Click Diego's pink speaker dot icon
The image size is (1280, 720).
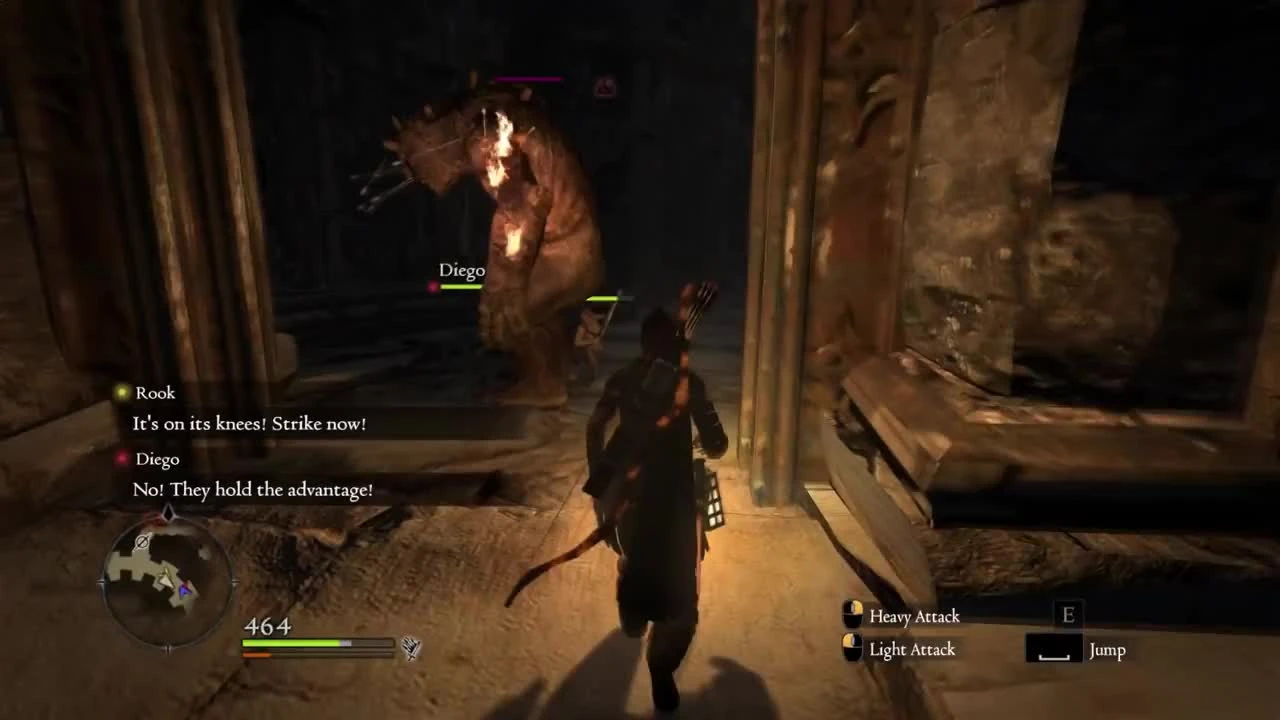pos(122,458)
